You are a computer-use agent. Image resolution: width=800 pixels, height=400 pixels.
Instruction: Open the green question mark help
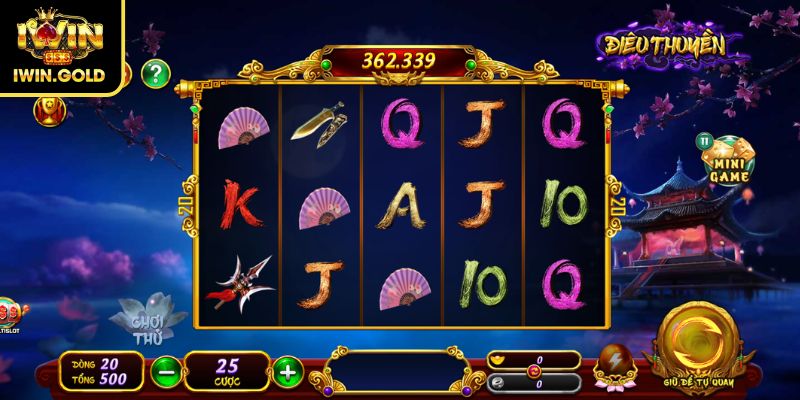pos(155,73)
